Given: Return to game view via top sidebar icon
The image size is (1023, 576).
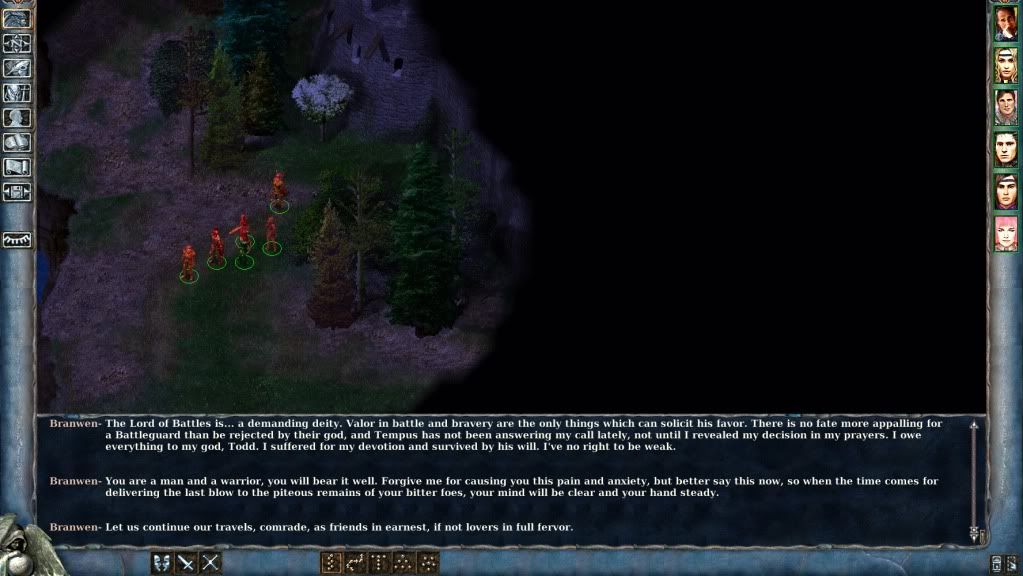Looking at the screenshot, I should [17, 19].
